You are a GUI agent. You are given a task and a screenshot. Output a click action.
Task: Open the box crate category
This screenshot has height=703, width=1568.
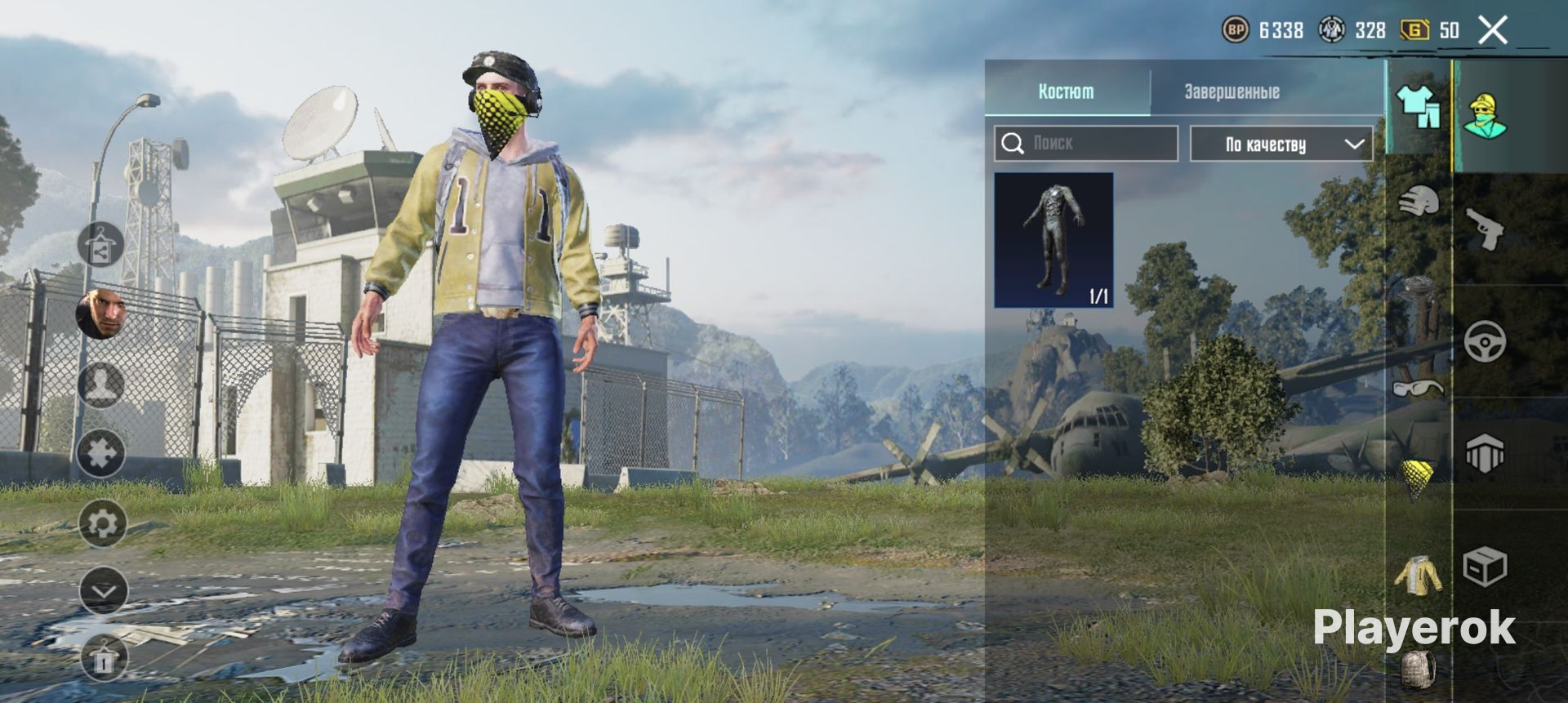click(x=1485, y=566)
